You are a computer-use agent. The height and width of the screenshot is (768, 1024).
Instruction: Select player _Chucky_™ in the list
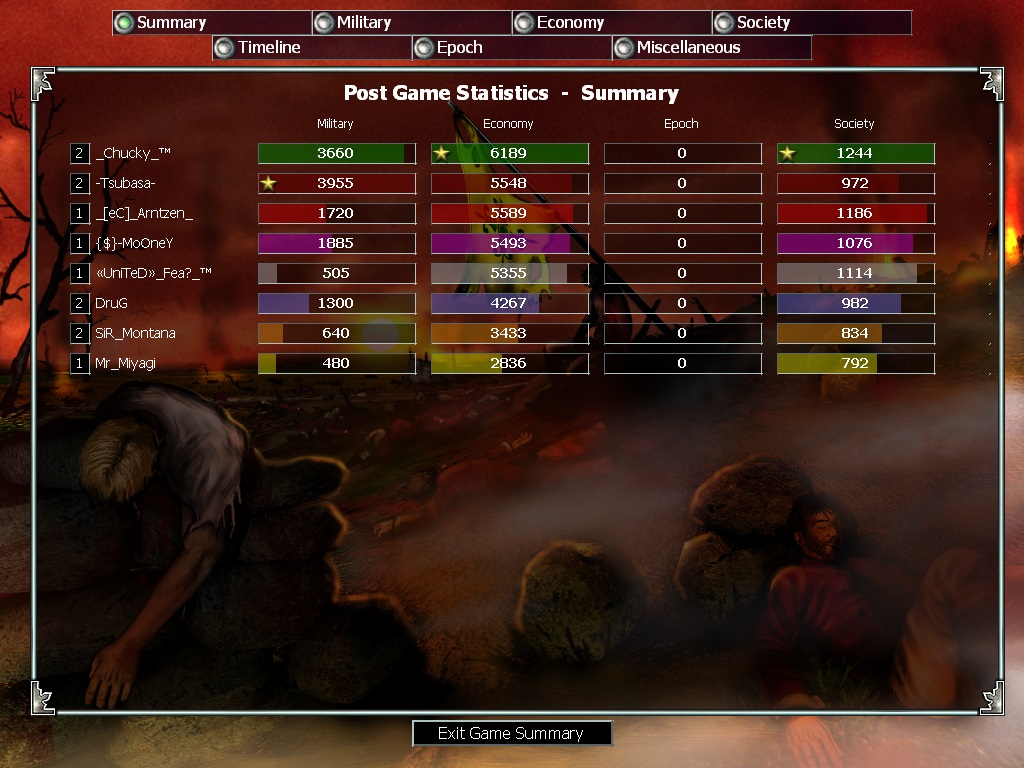(133, 153)
